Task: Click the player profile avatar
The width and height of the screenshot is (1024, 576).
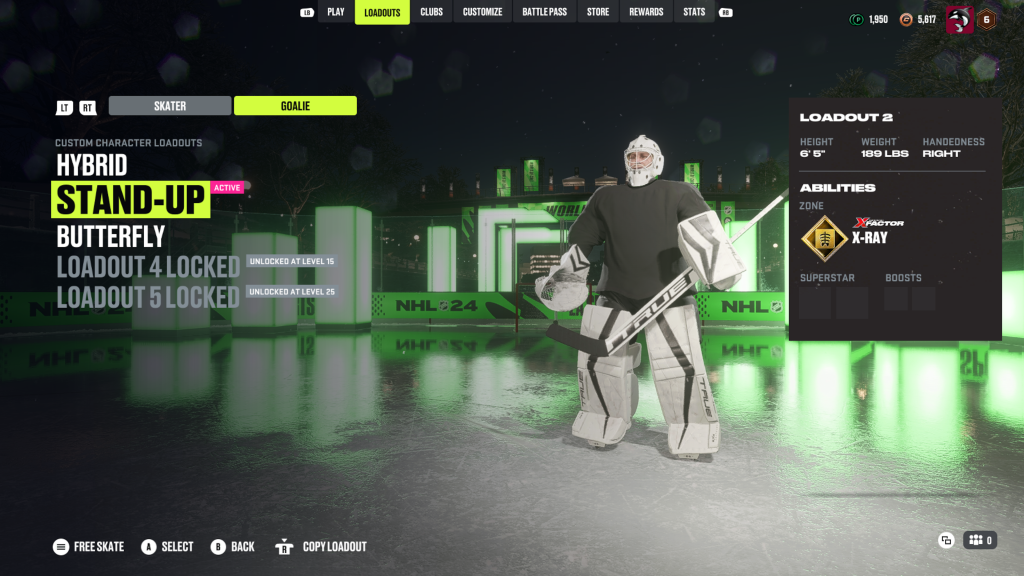Action: [x=959, y=19]
